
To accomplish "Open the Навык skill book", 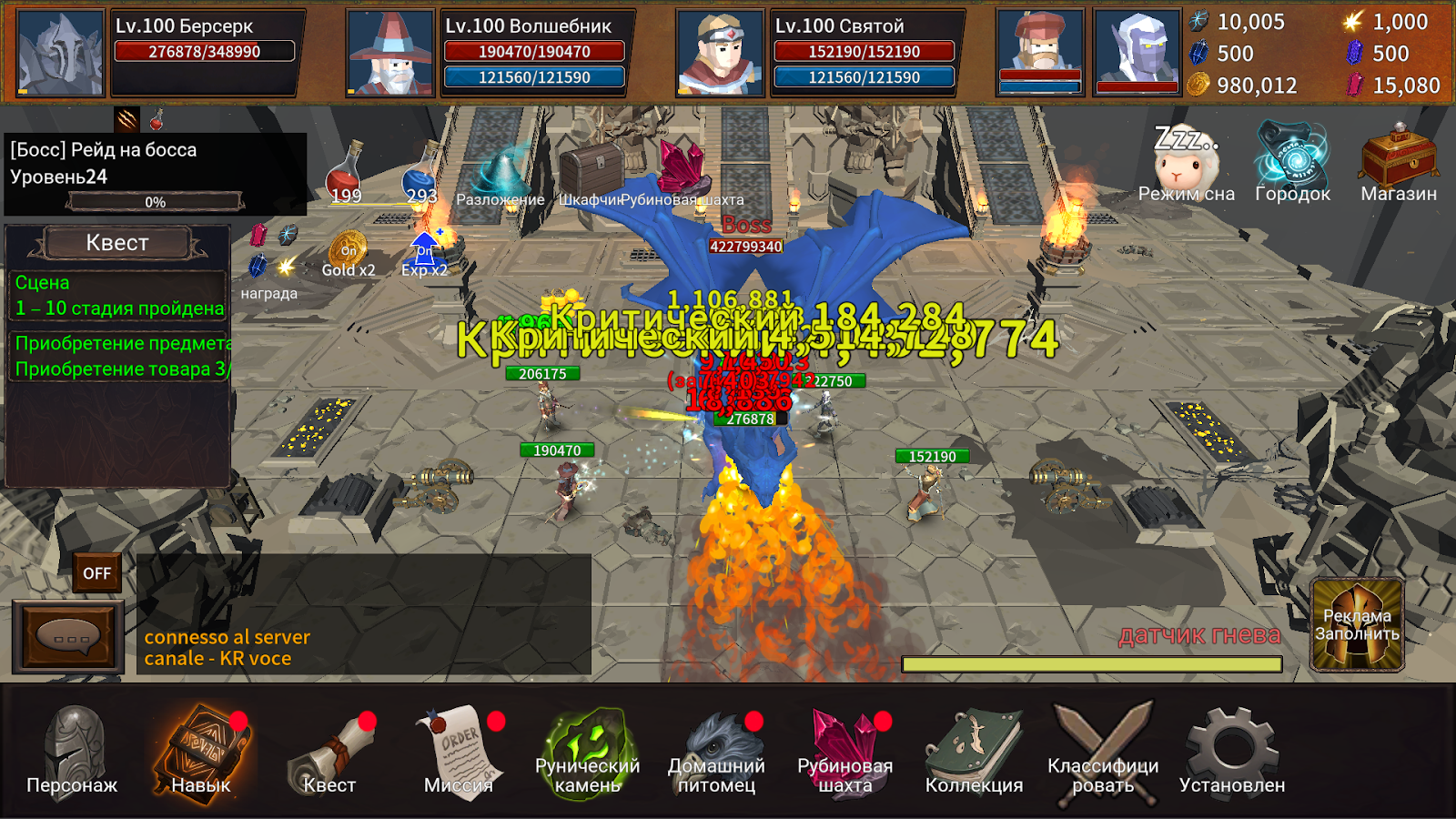I will 201,753.
